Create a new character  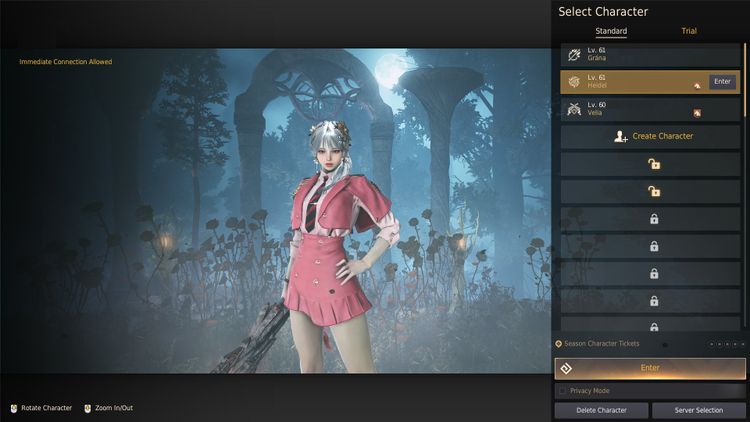(651, 136)
